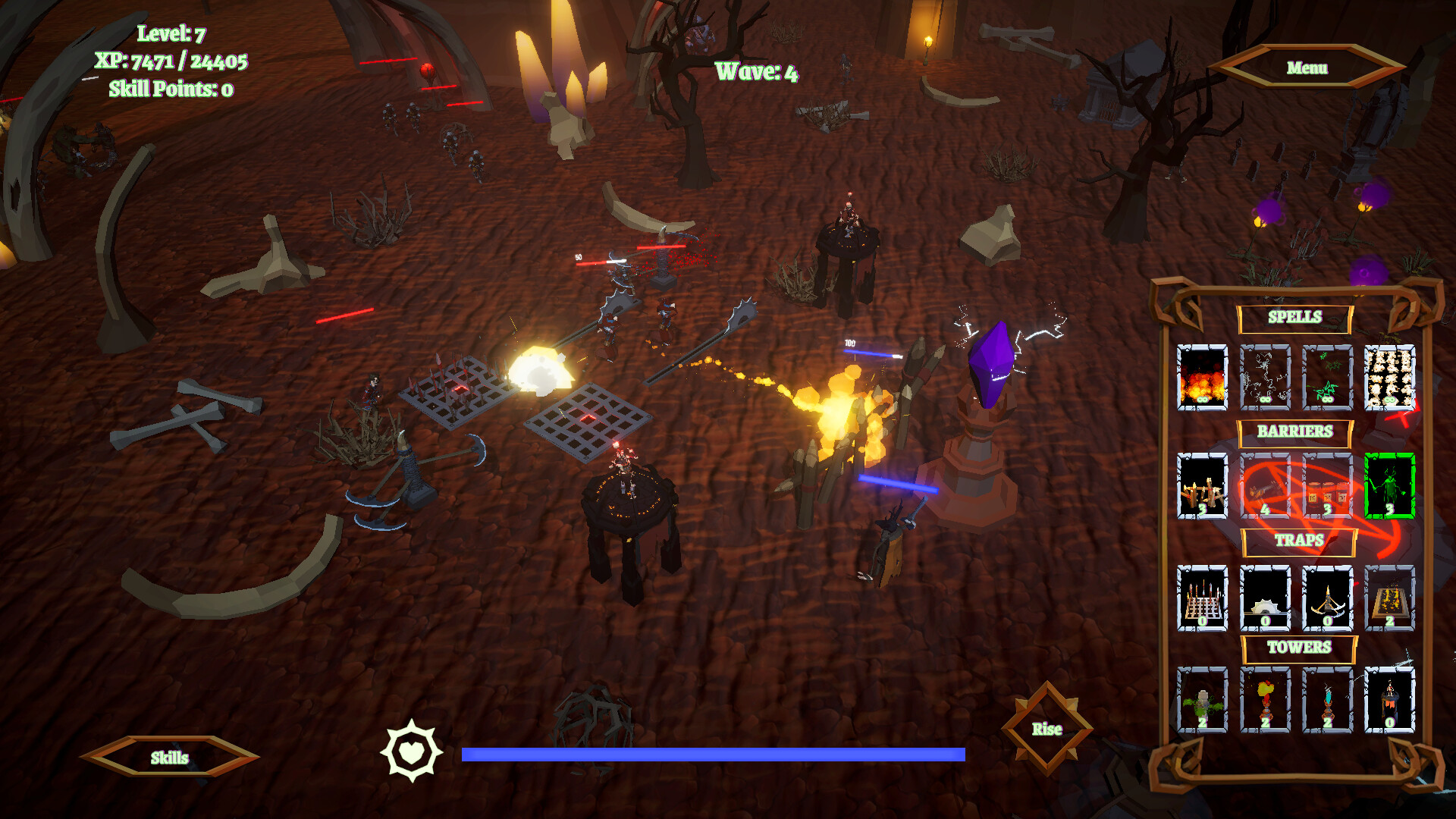
Task: Select the fire explosion spell
Action: pos(1202,378)
